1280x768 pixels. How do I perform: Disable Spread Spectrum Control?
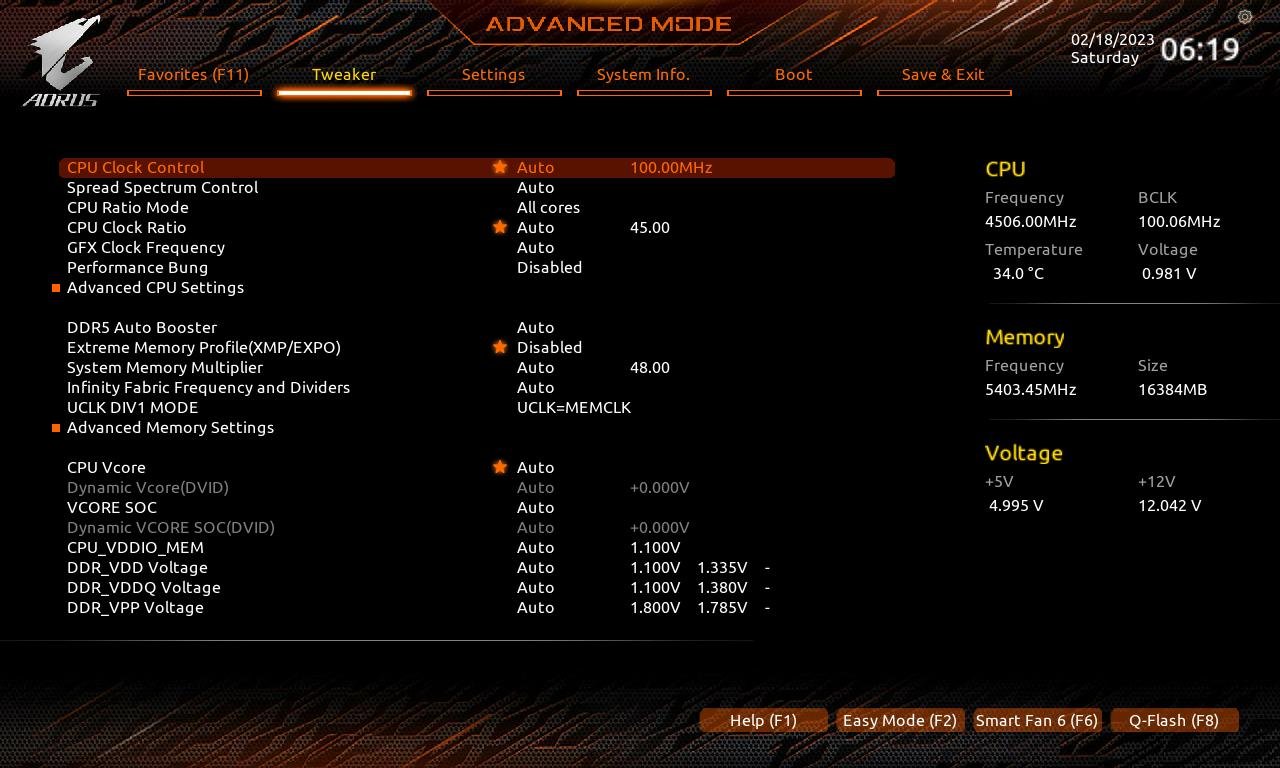tap(536, 187)
